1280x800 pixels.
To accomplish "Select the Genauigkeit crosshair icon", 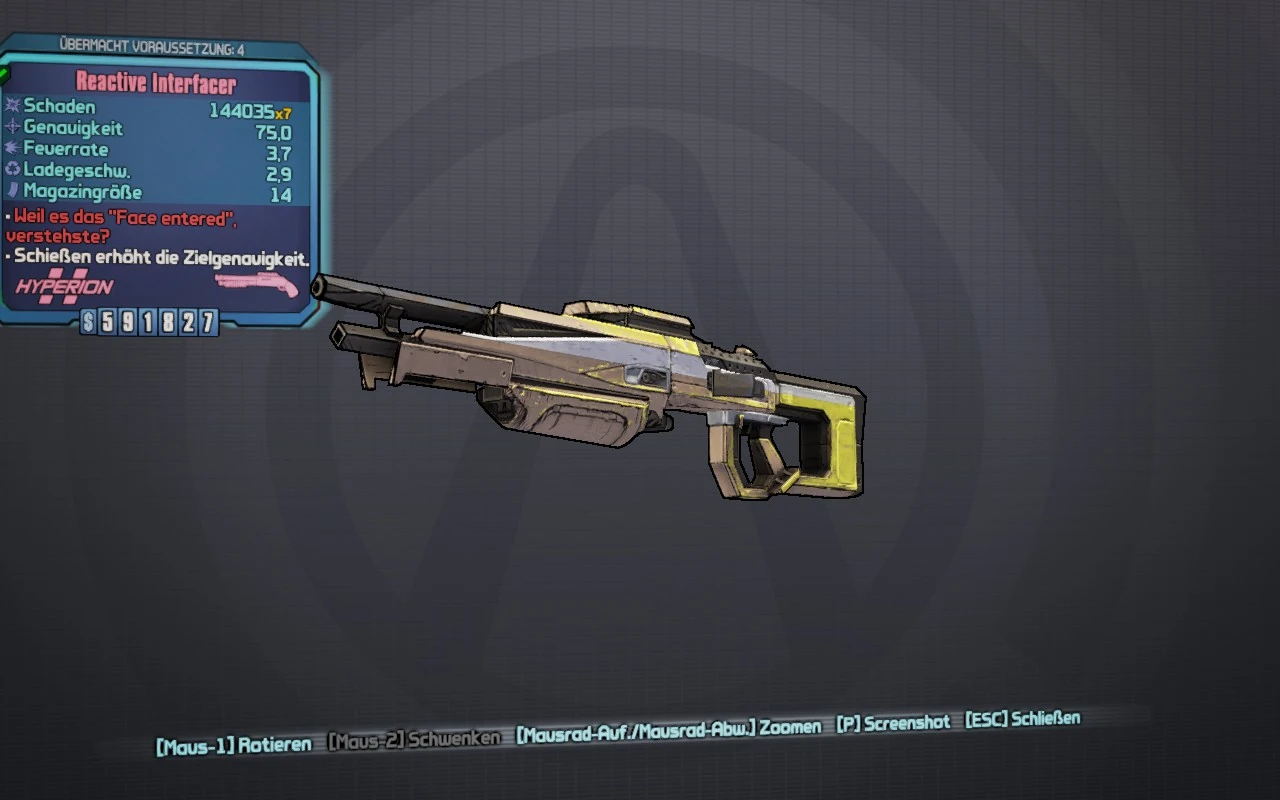I will click(x=13, y=129).
